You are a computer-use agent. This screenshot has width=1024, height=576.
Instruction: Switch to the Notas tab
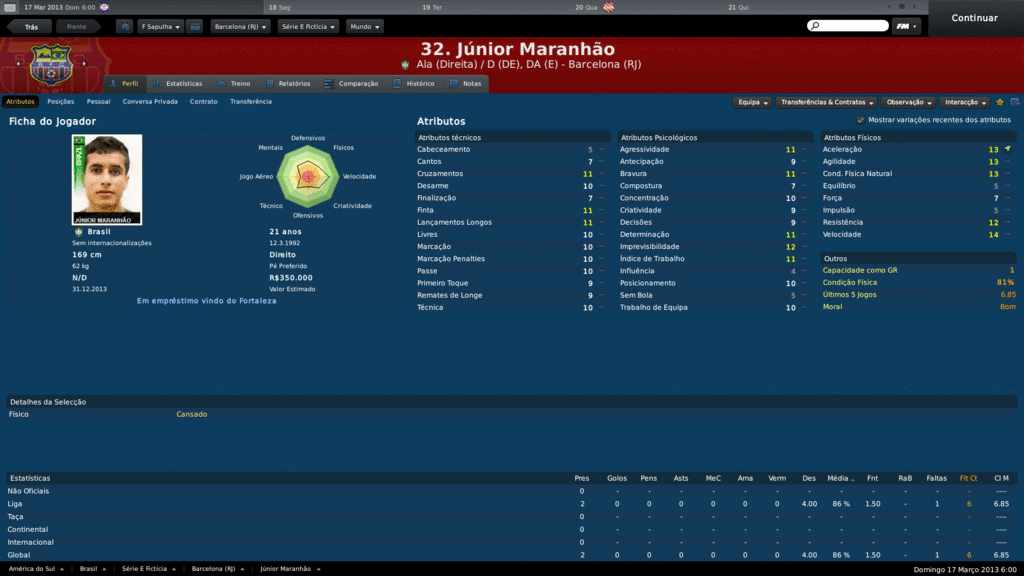(471, 84)
